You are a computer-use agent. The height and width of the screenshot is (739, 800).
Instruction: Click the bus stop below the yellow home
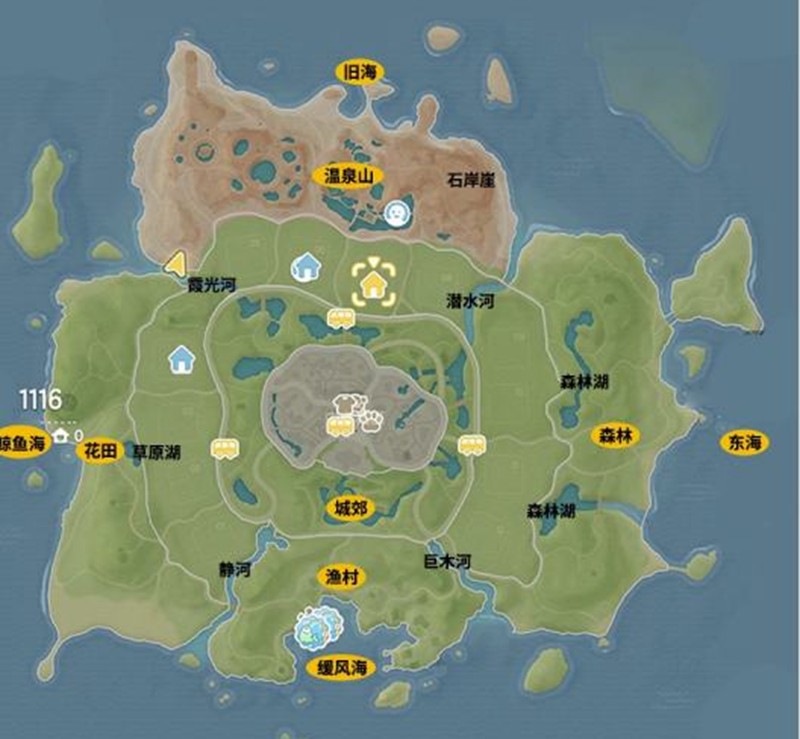[342, 319]
